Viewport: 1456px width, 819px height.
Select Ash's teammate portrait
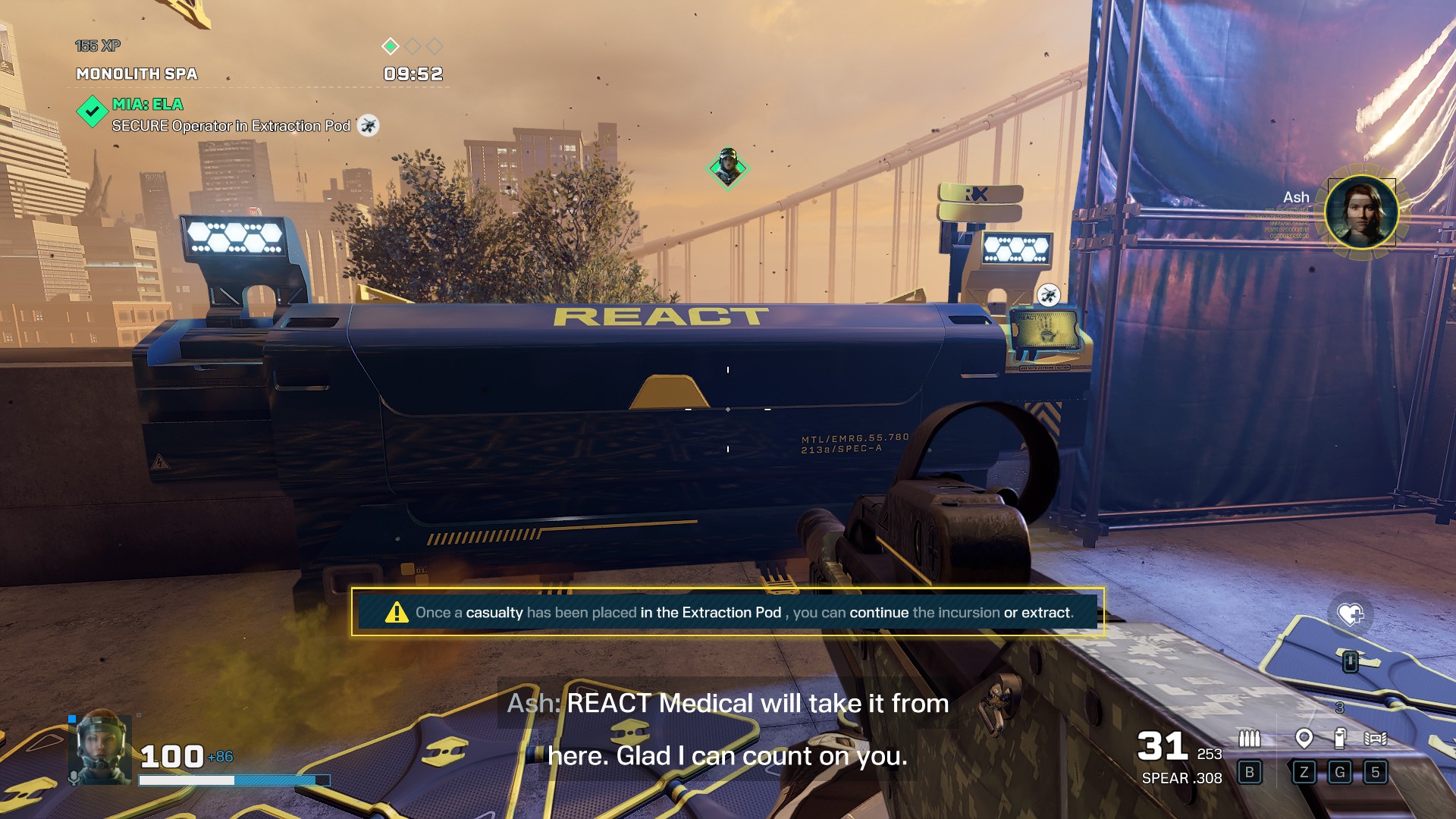(x=1361, y=212)
